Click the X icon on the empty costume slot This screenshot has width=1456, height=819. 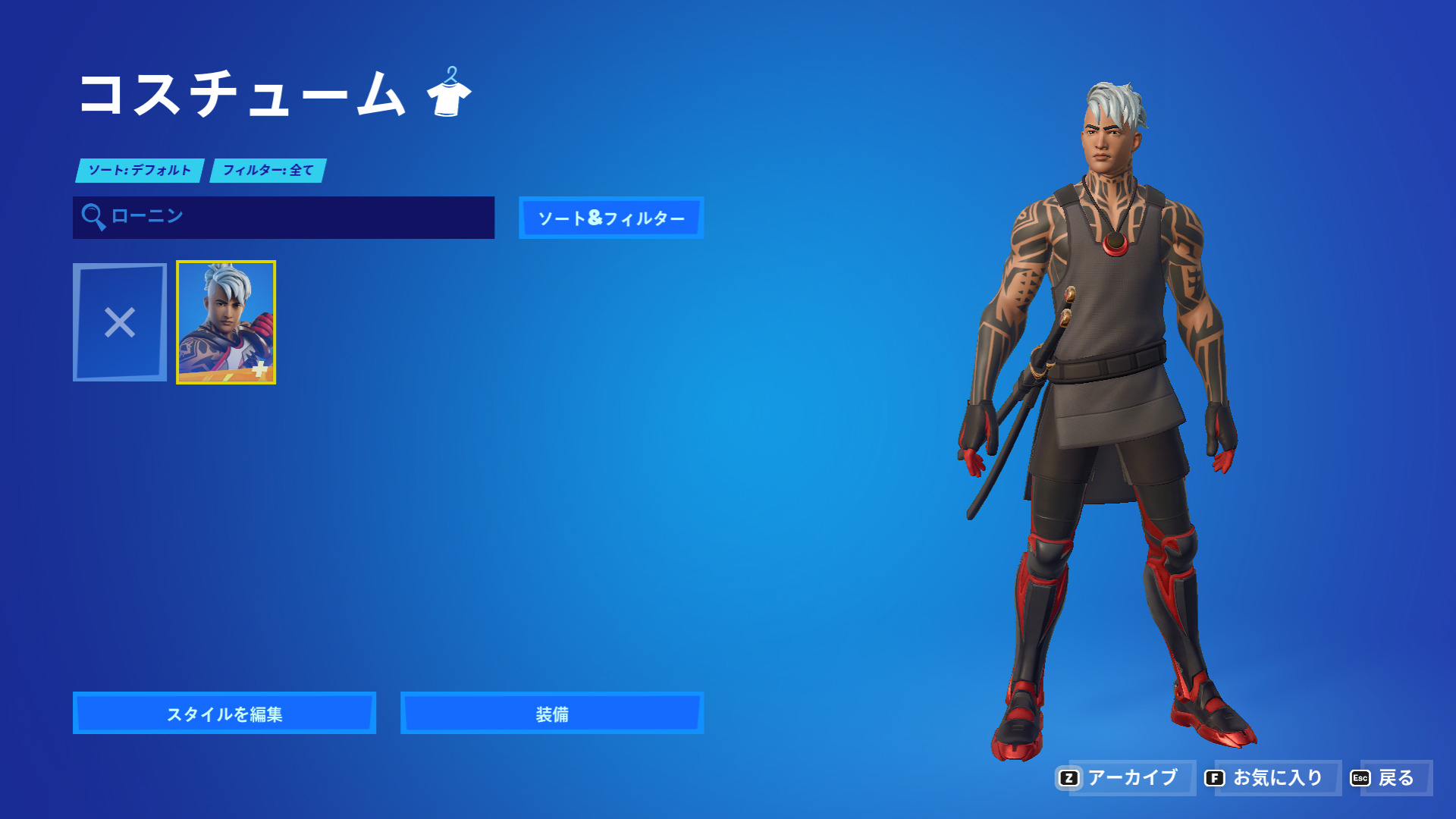pyautogui.click(x=121, y=322)
